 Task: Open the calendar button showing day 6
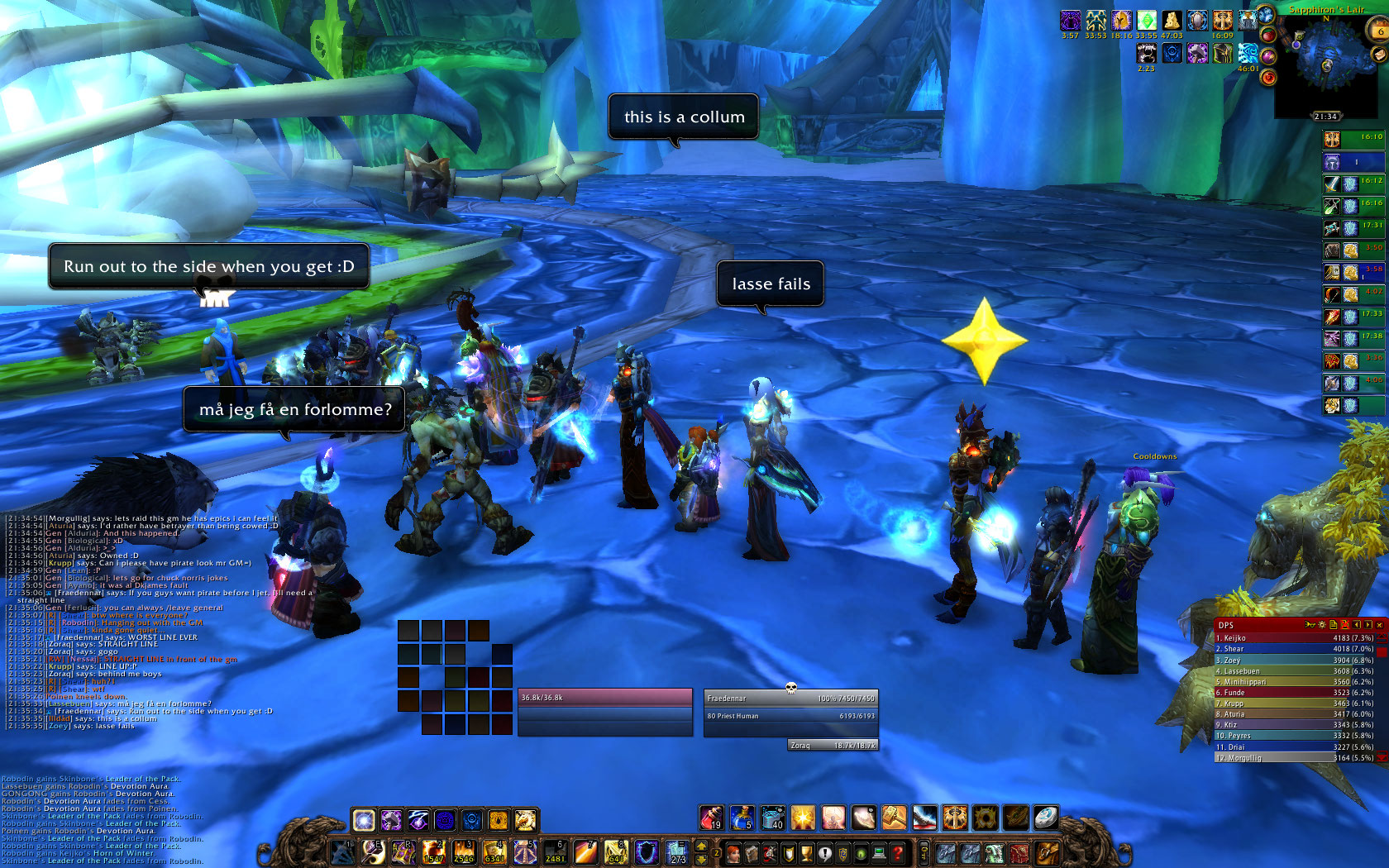(x=1379, y=30)
